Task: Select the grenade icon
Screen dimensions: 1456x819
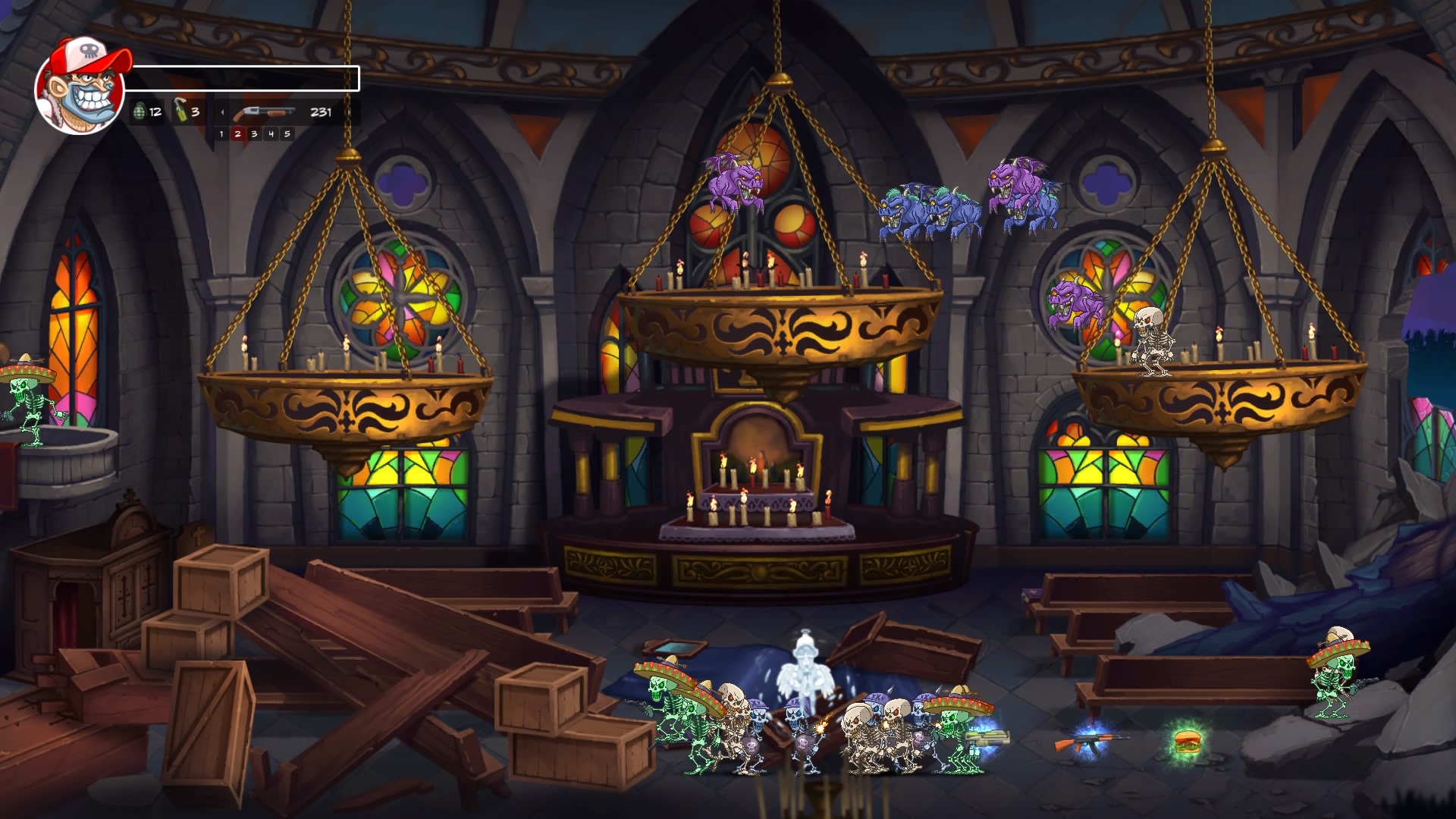Action: 139,112
